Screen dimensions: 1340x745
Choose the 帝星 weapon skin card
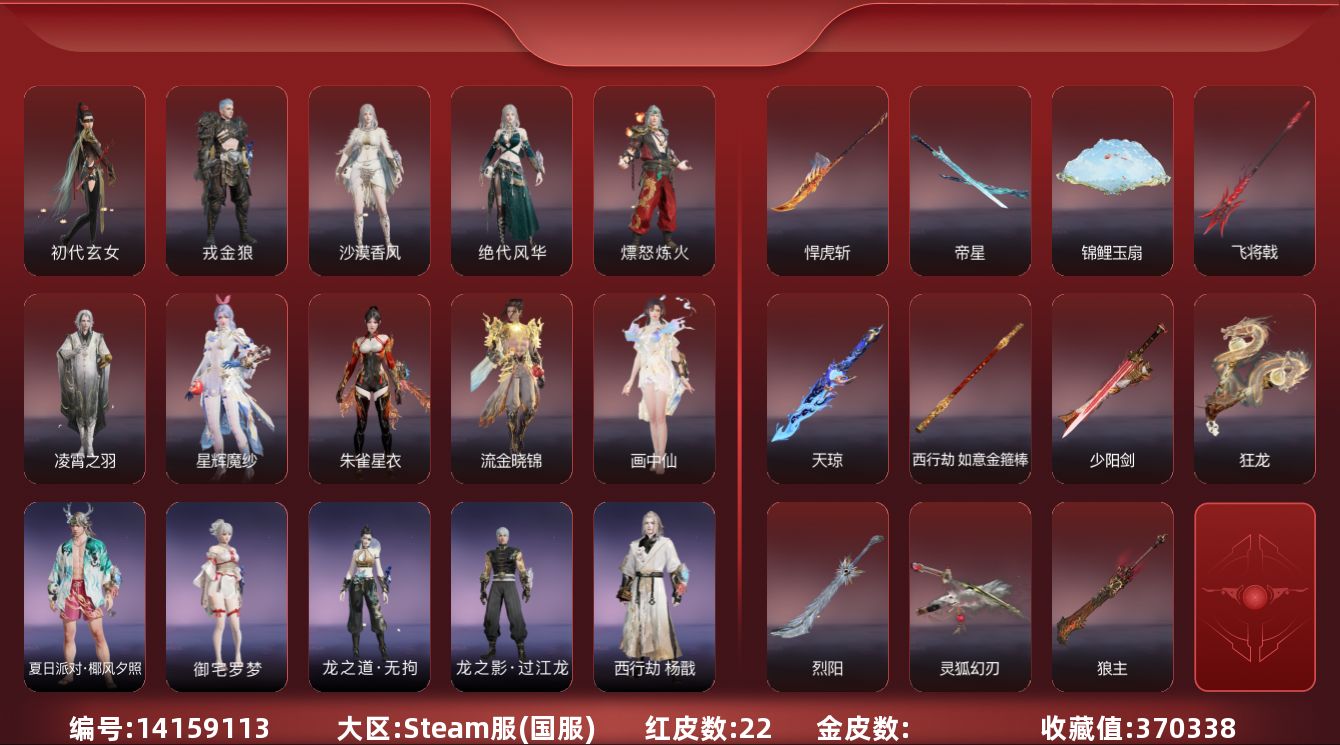970,180
